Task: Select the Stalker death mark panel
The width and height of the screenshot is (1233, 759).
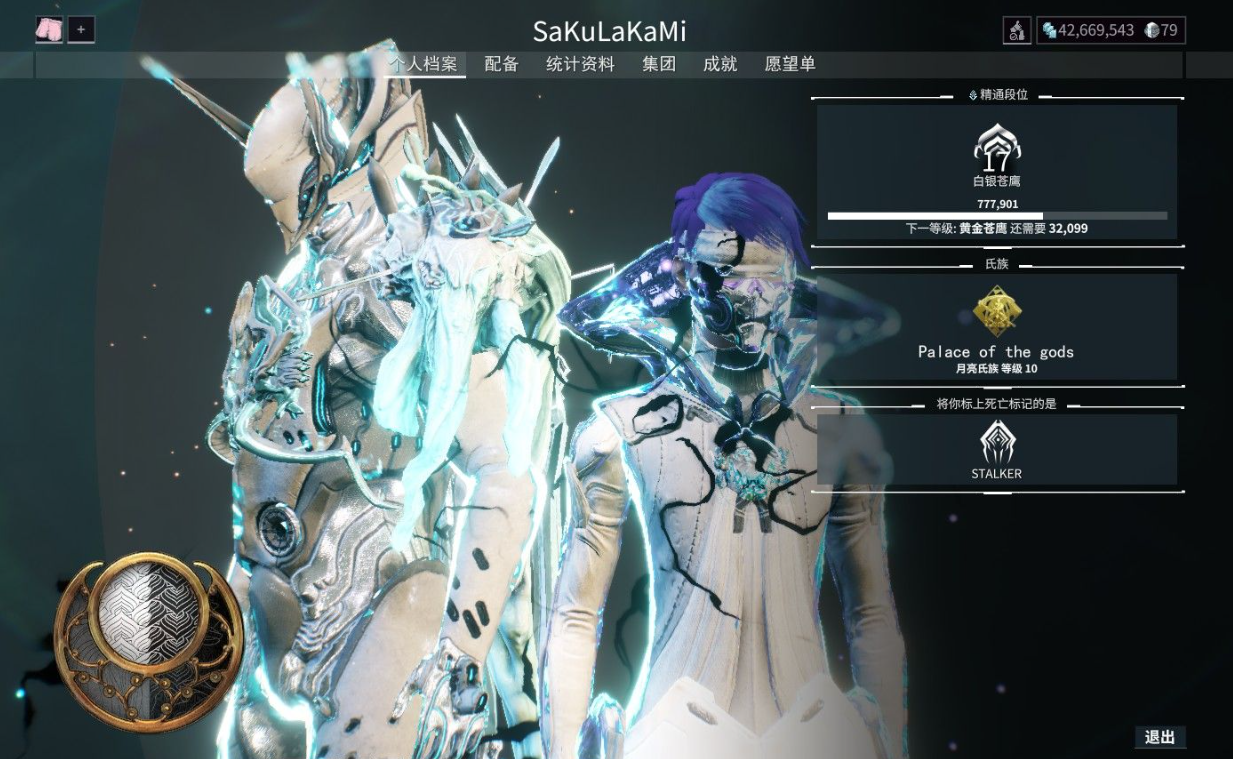Action: [996, 450]
